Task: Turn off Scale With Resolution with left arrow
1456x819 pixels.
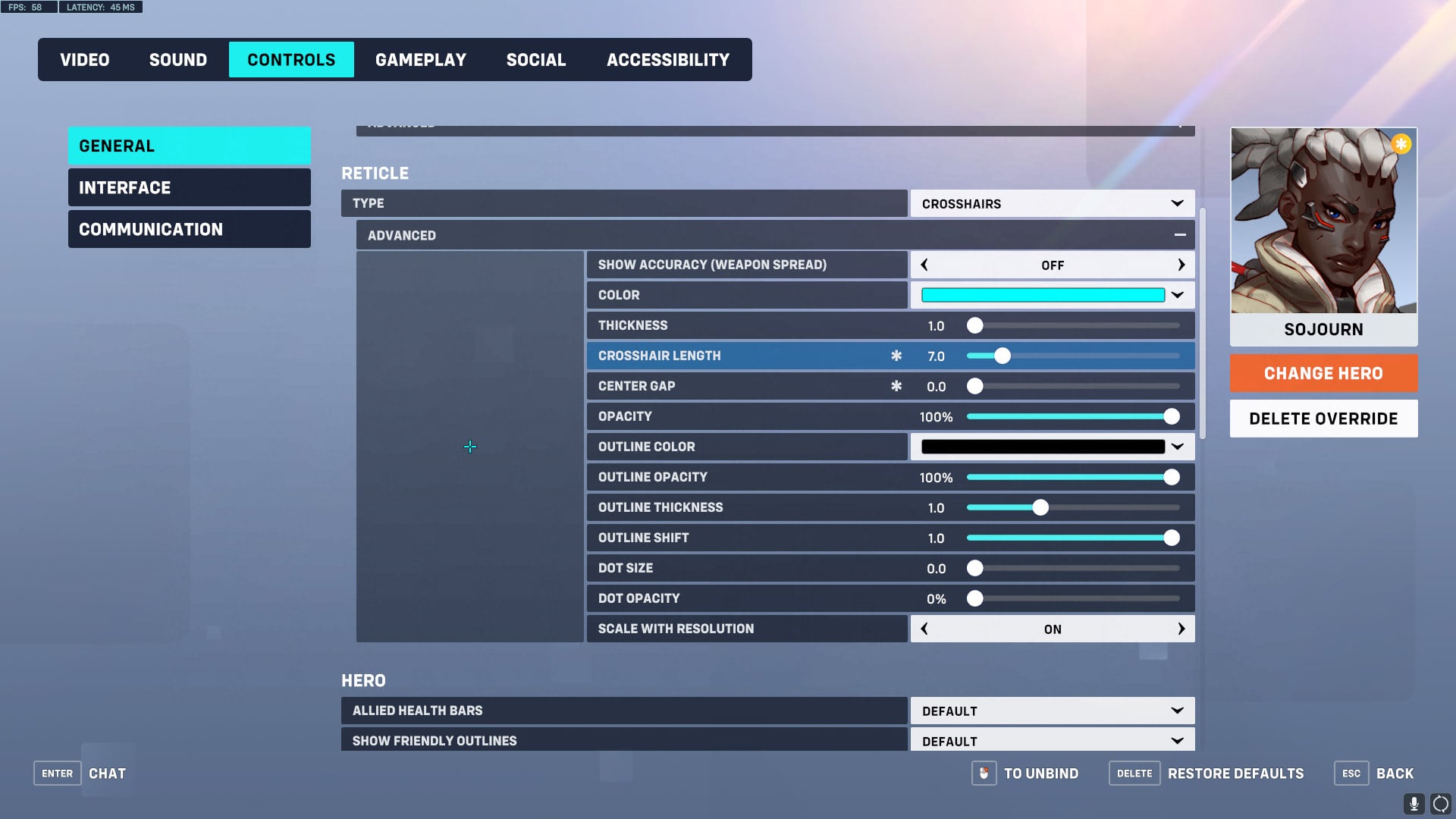Action: tap(924, 629)
